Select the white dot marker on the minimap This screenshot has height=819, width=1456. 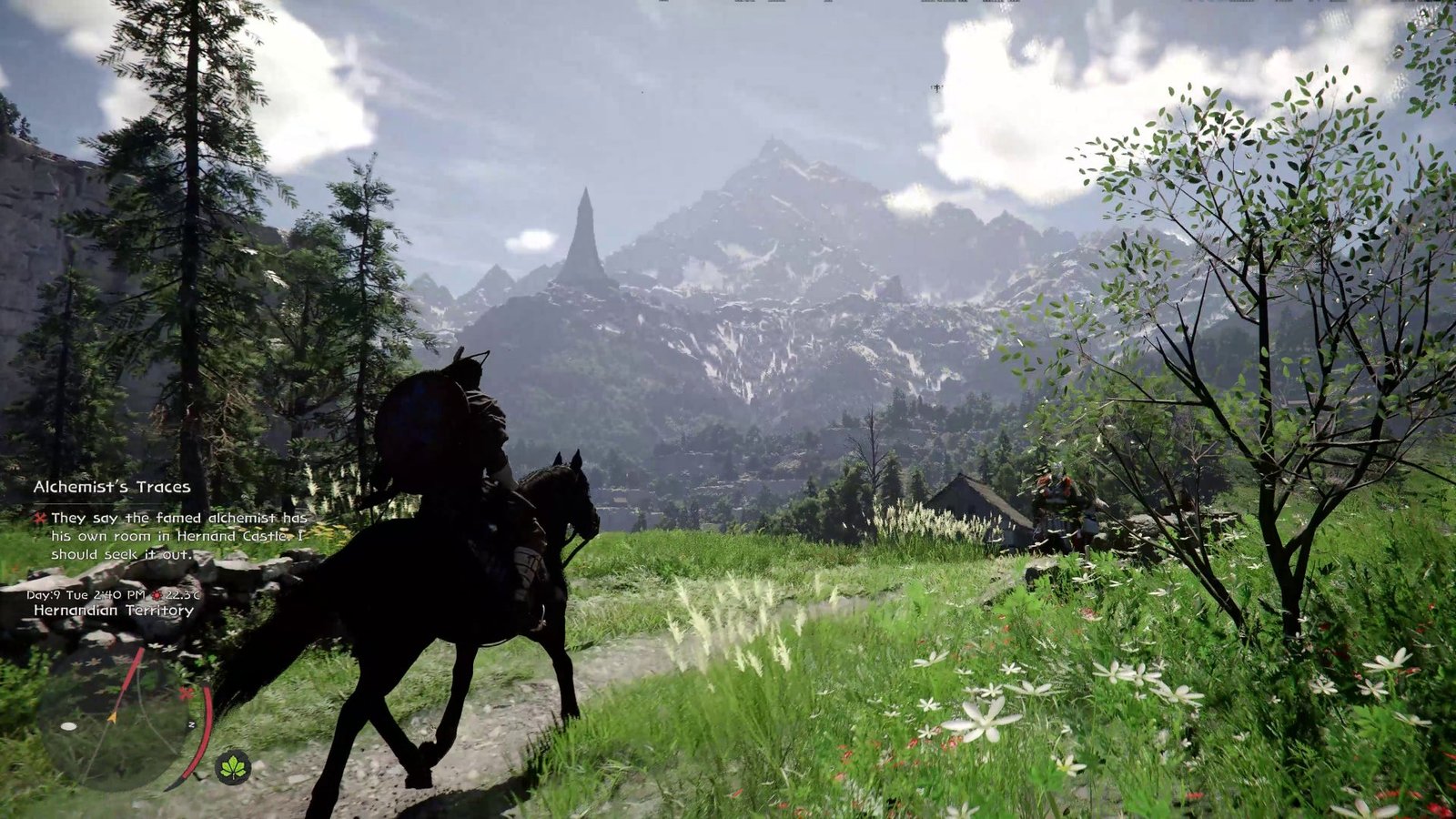click(x=69, y=725)
